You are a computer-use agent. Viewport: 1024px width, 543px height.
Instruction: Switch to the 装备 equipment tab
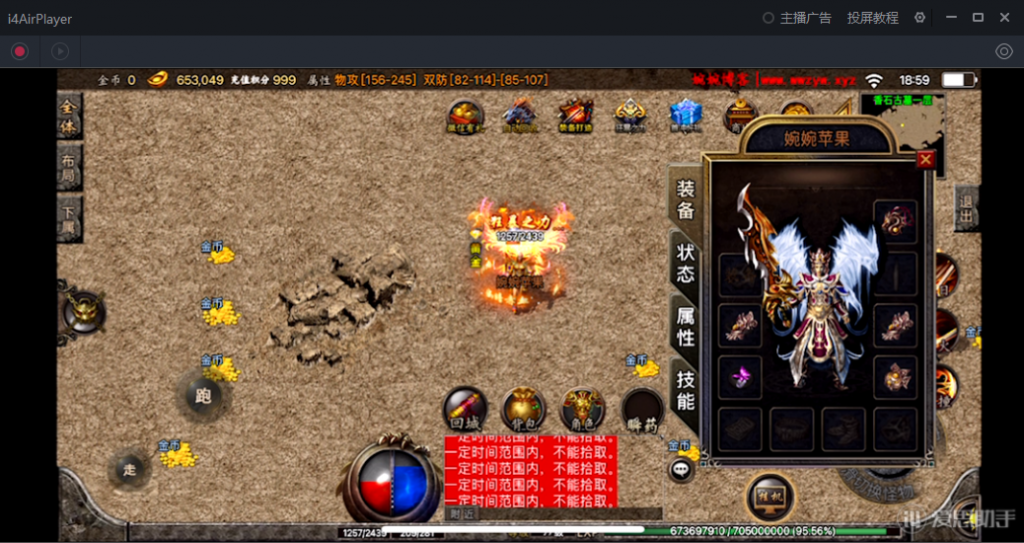(x=686, y=198)
